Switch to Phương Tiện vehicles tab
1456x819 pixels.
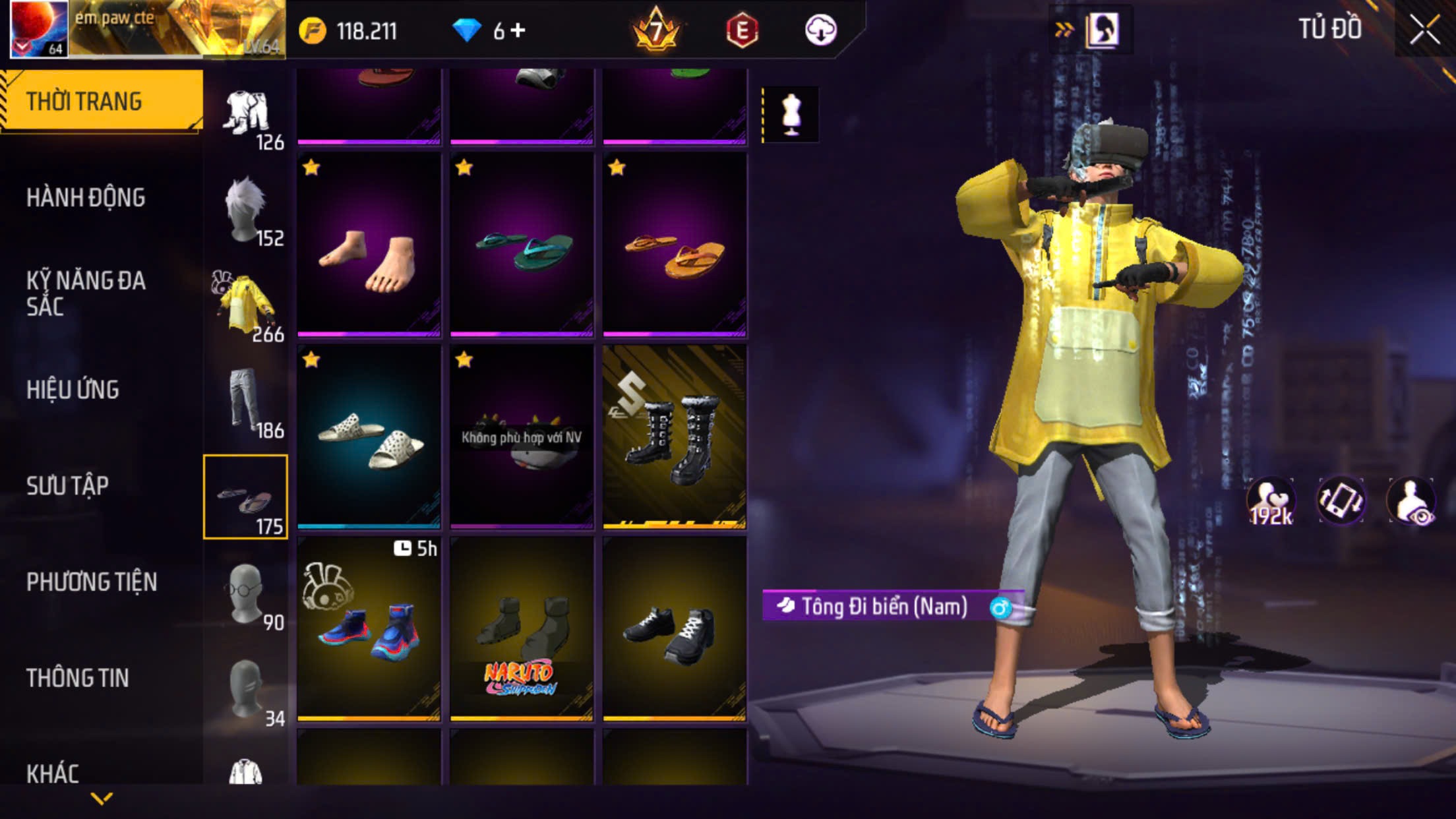point(92,582)
